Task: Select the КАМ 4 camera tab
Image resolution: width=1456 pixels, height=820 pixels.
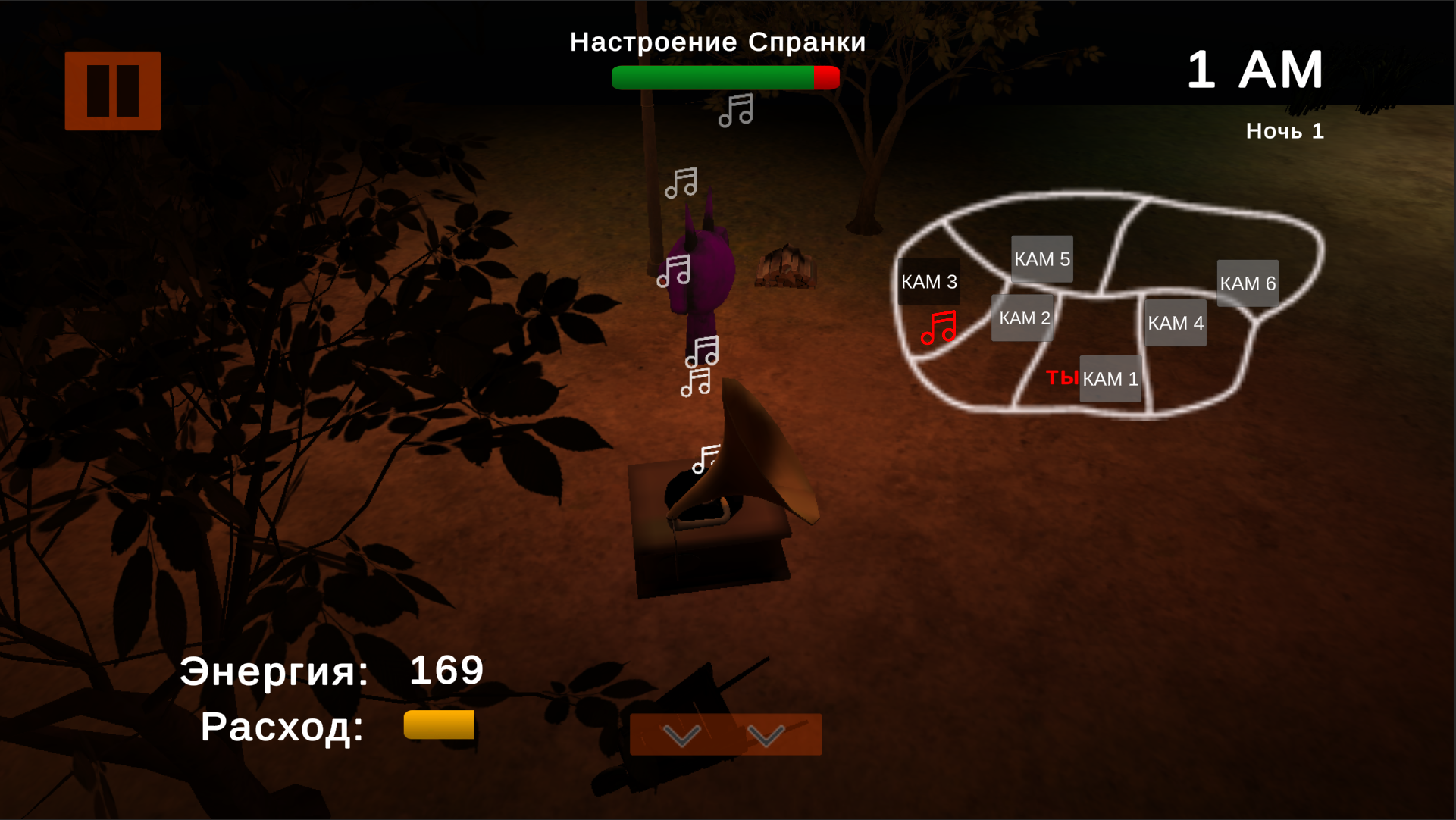Action: (x=1176, y=322)
